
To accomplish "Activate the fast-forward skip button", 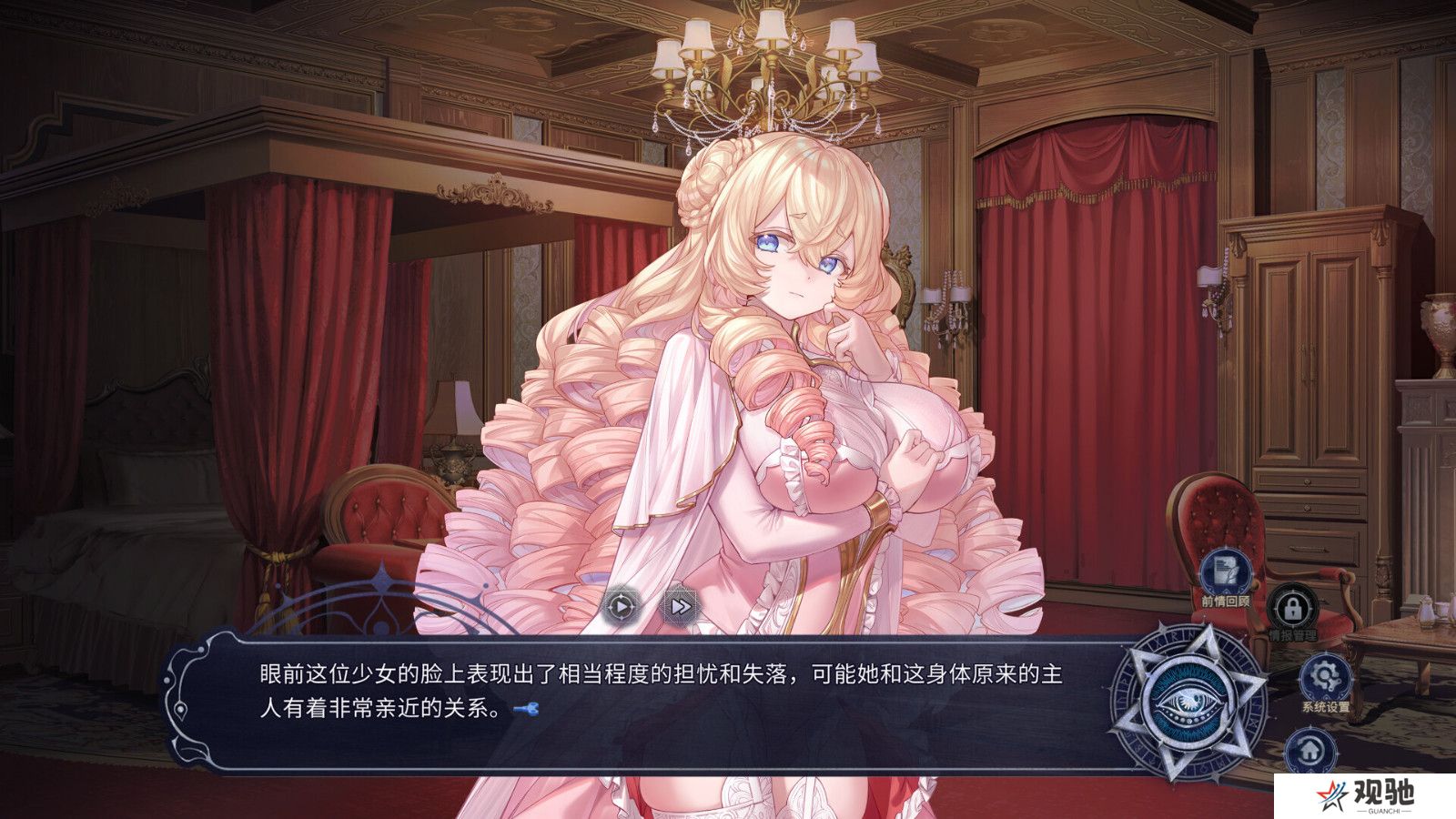I will (680, 604).
